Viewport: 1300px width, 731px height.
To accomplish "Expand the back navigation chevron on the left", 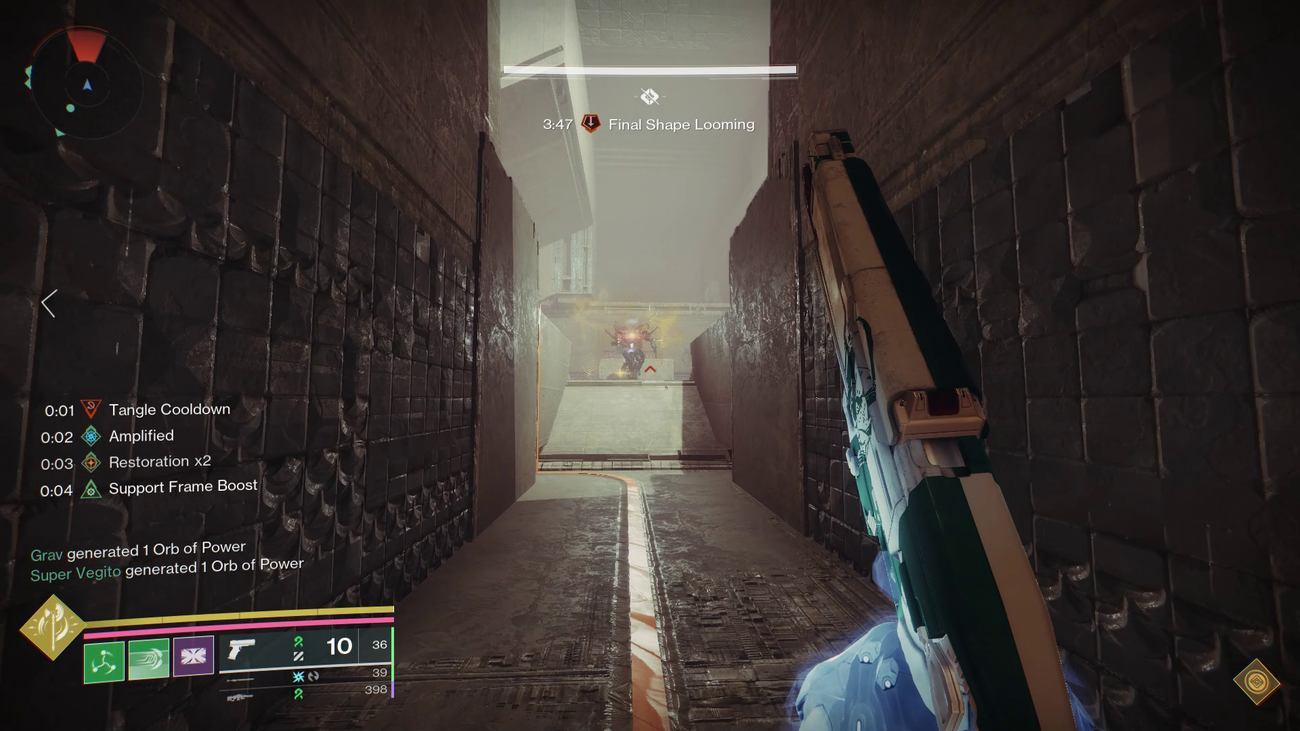I will 47,302.
